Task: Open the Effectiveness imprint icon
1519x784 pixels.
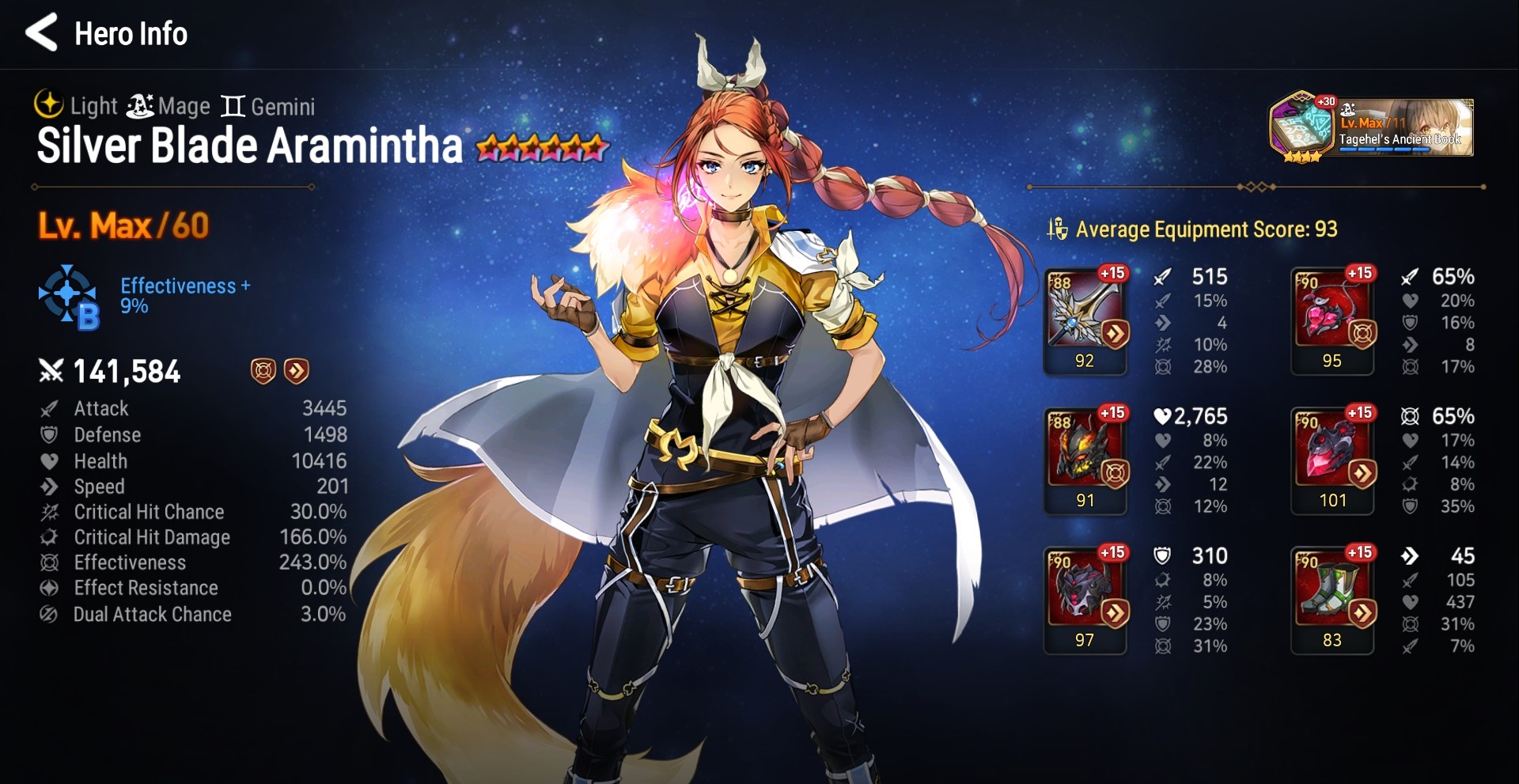Action: click(69, 297)
